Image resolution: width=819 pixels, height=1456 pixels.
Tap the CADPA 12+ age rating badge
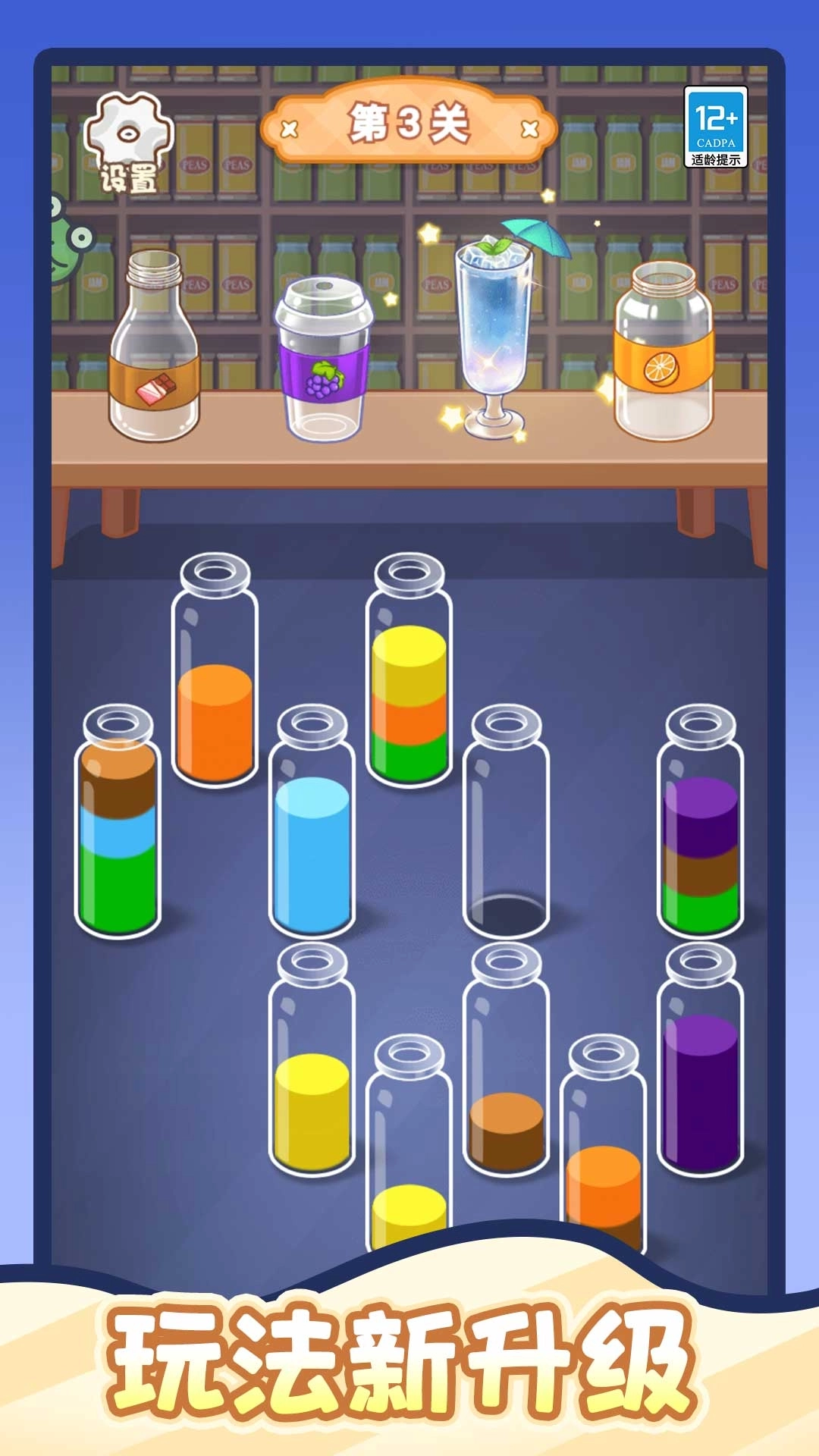click(715, 127)
